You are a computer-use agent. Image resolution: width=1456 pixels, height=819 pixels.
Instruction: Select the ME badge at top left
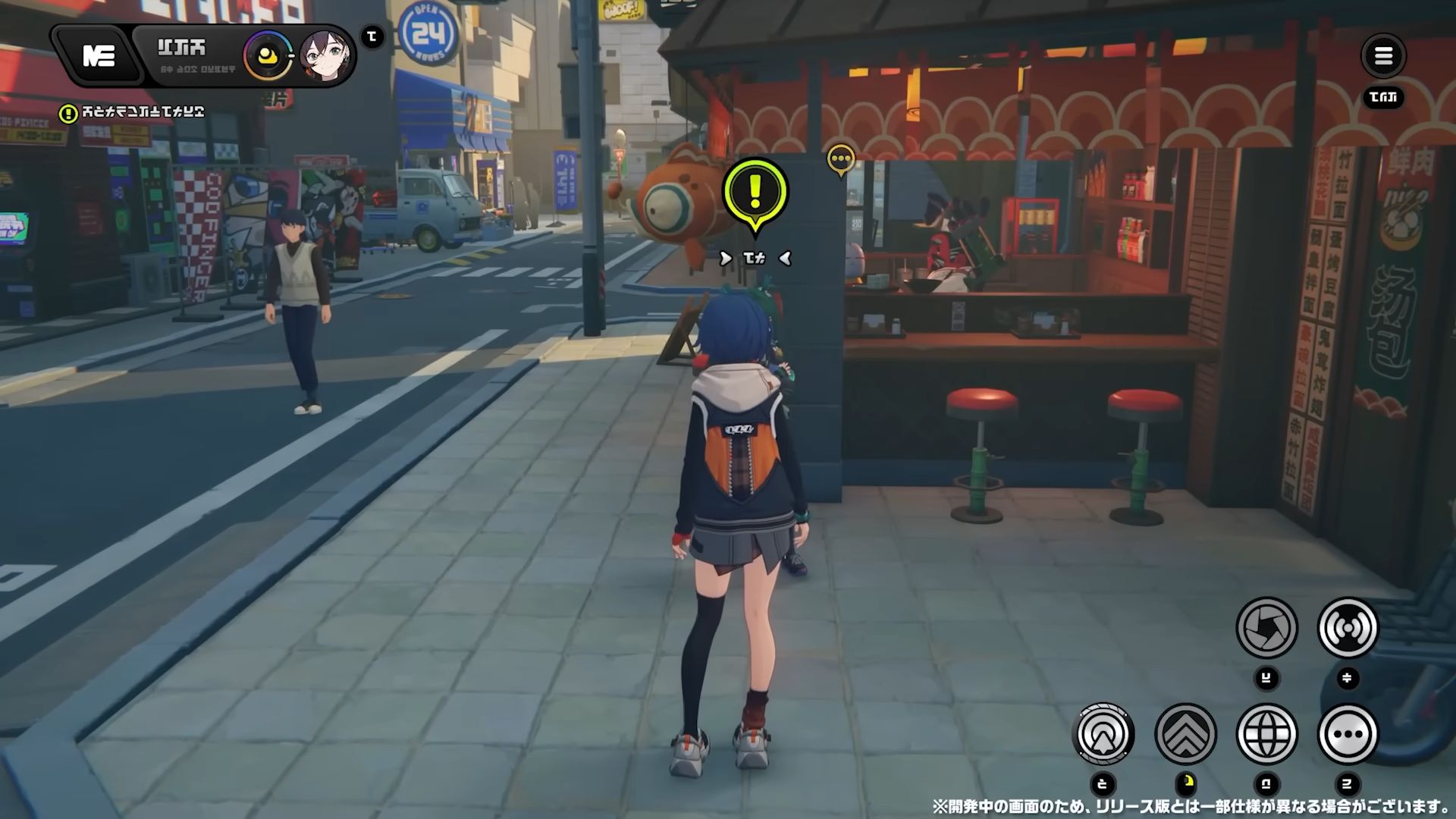click(100, 57)
